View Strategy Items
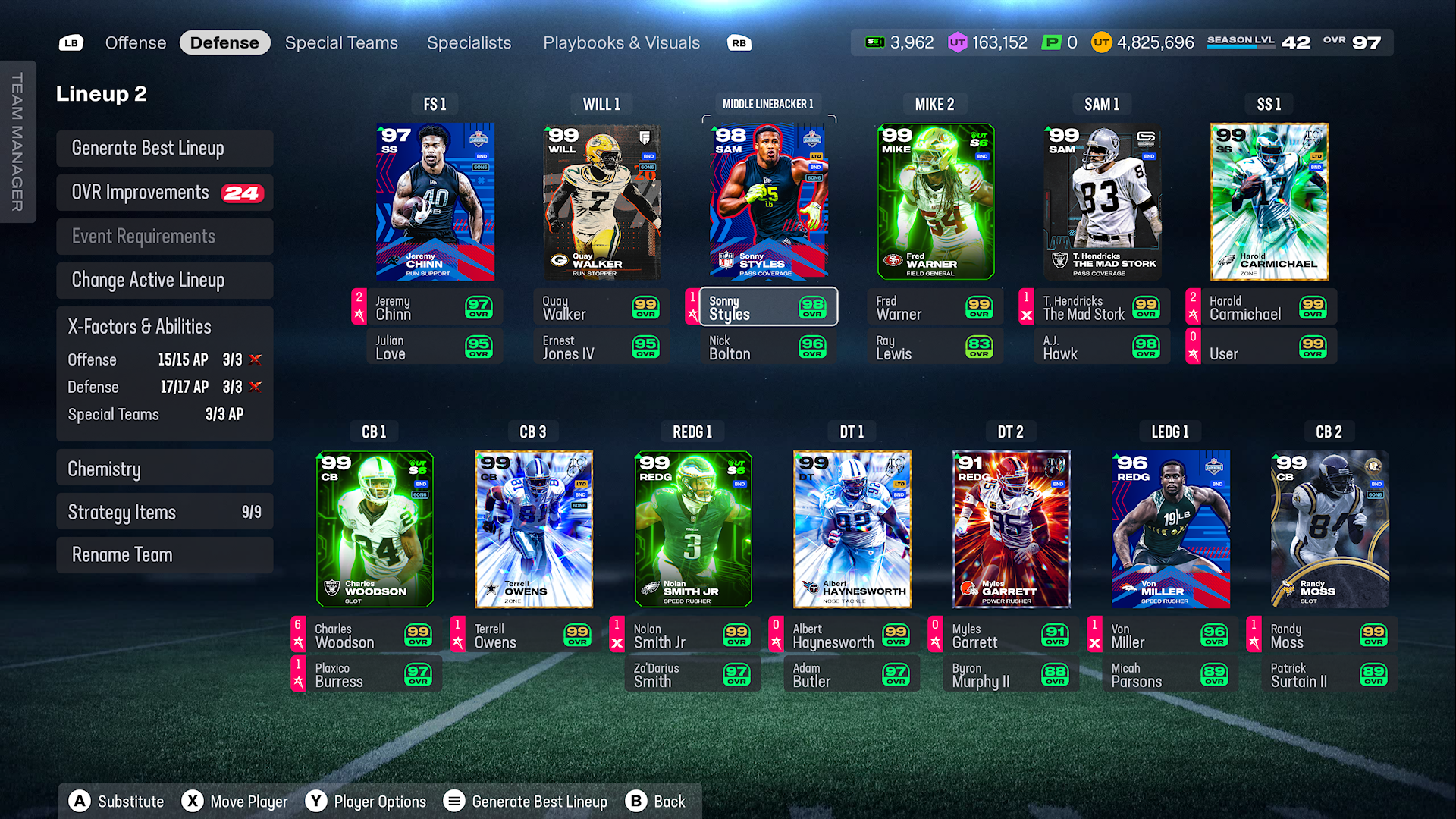Screen dimensions: 1456x819 (x=165, y=513)
